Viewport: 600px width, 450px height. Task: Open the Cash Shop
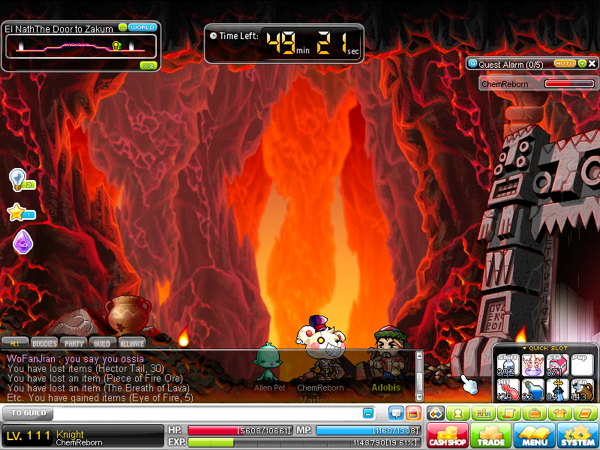coord(448,435)
